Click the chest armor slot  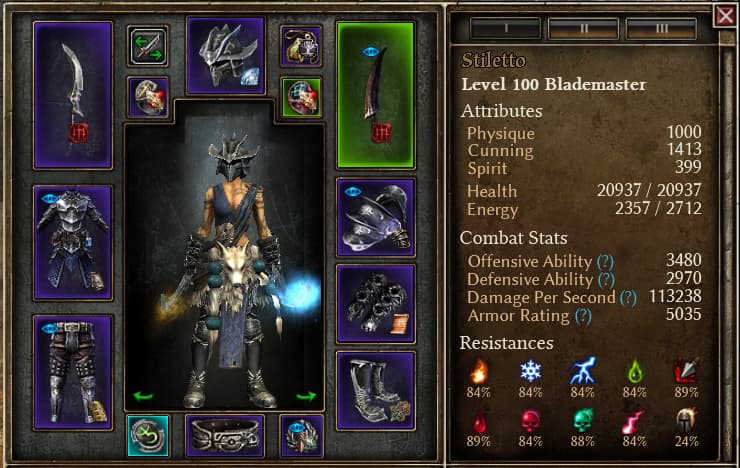(x=73, y=242)
